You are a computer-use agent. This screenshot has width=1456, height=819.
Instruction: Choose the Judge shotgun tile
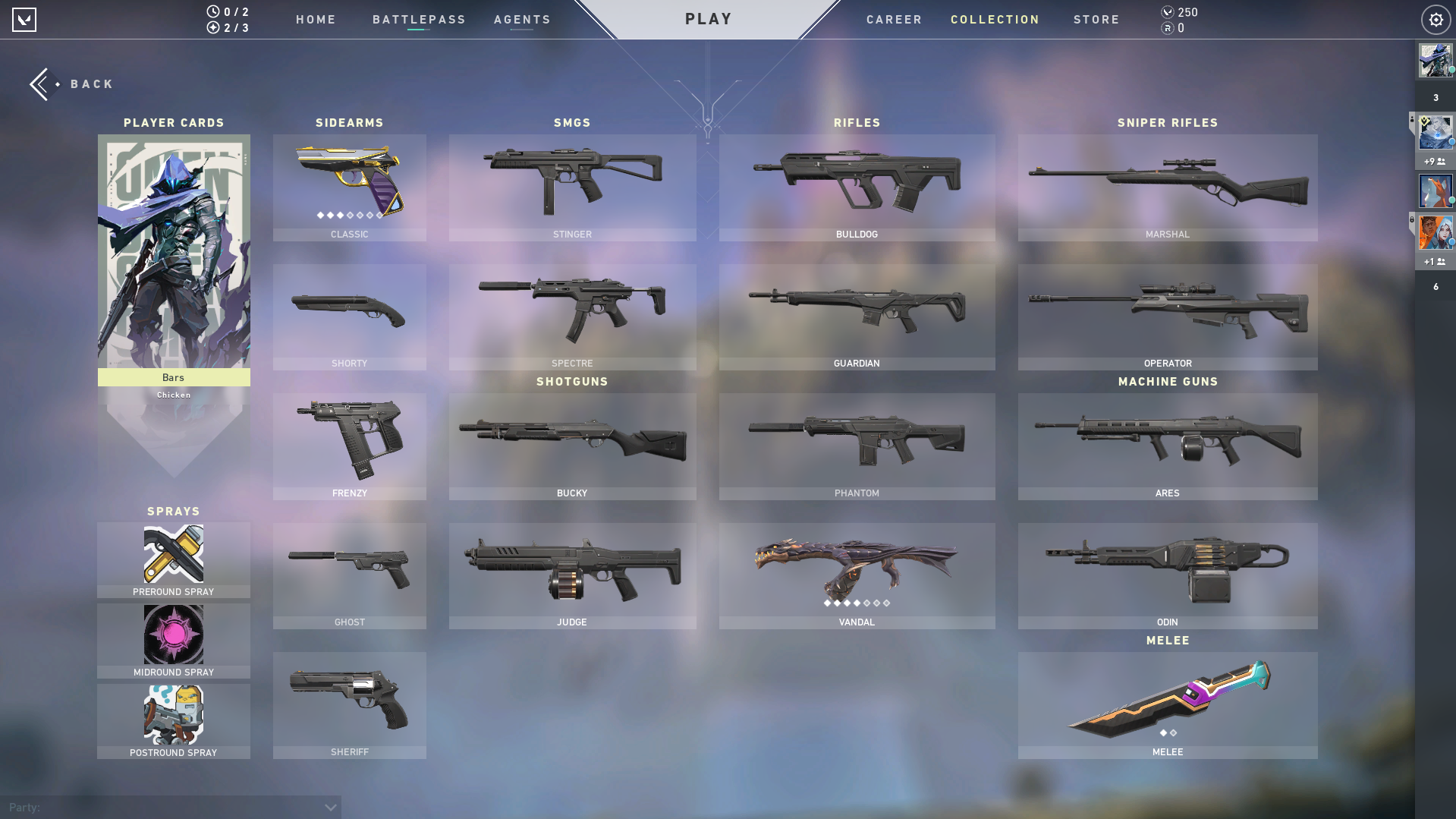(x=572, y=575)
